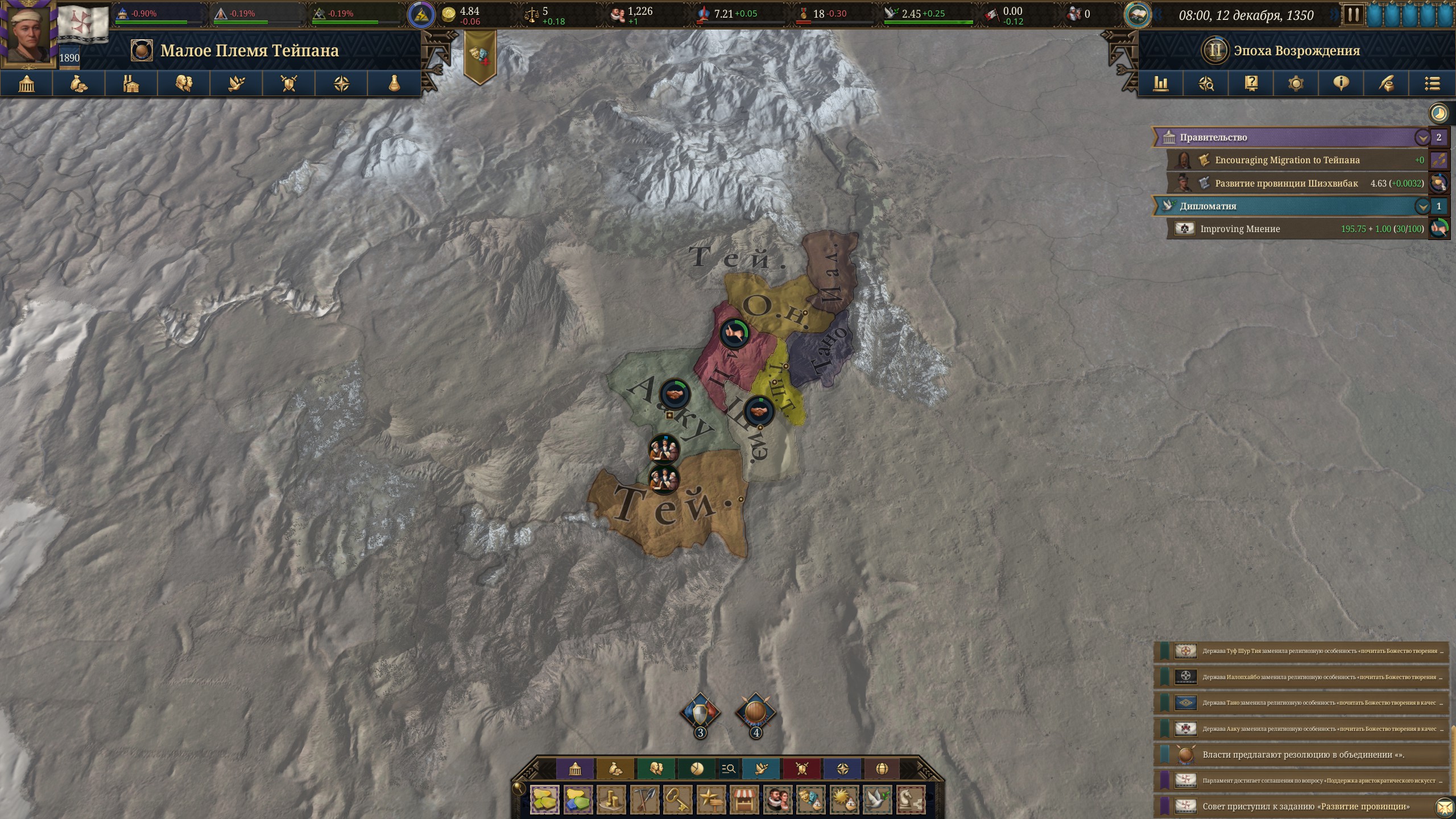Open the statistics bar-chart panel
This screenshot has height=819, width=1456.
(x=1160, y=84)
